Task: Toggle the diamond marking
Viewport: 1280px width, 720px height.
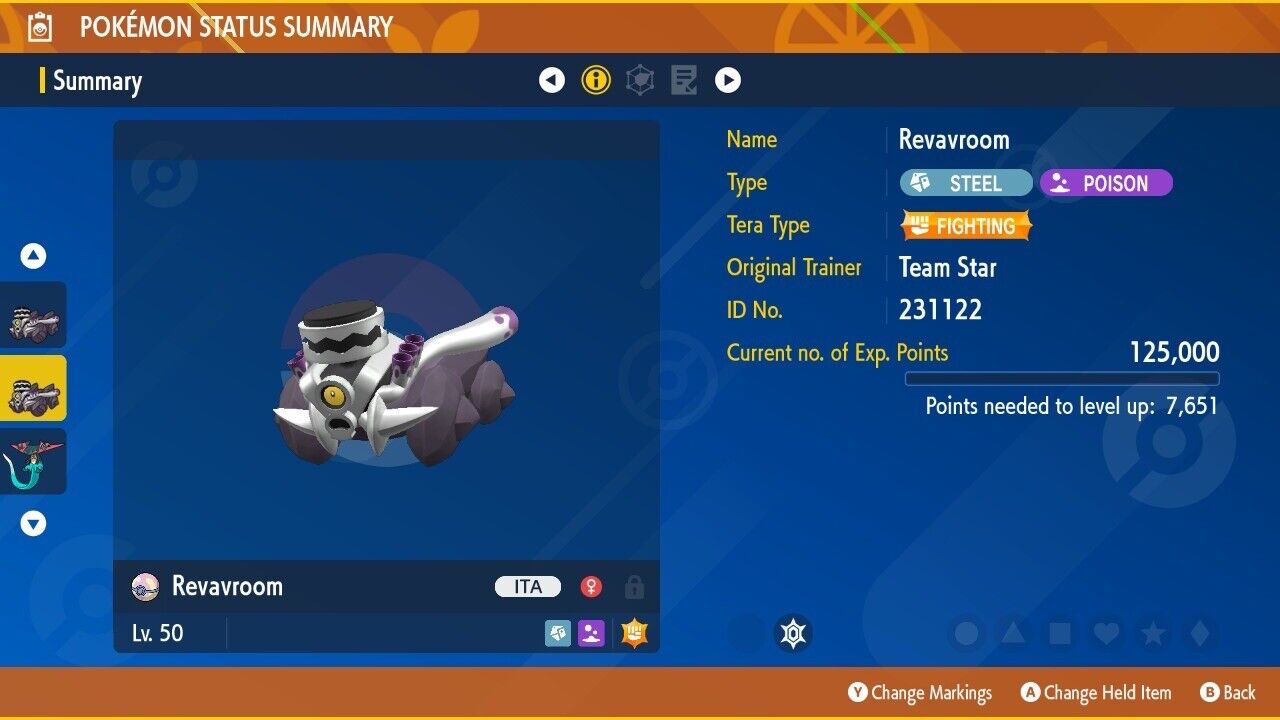Action: 1197,633
